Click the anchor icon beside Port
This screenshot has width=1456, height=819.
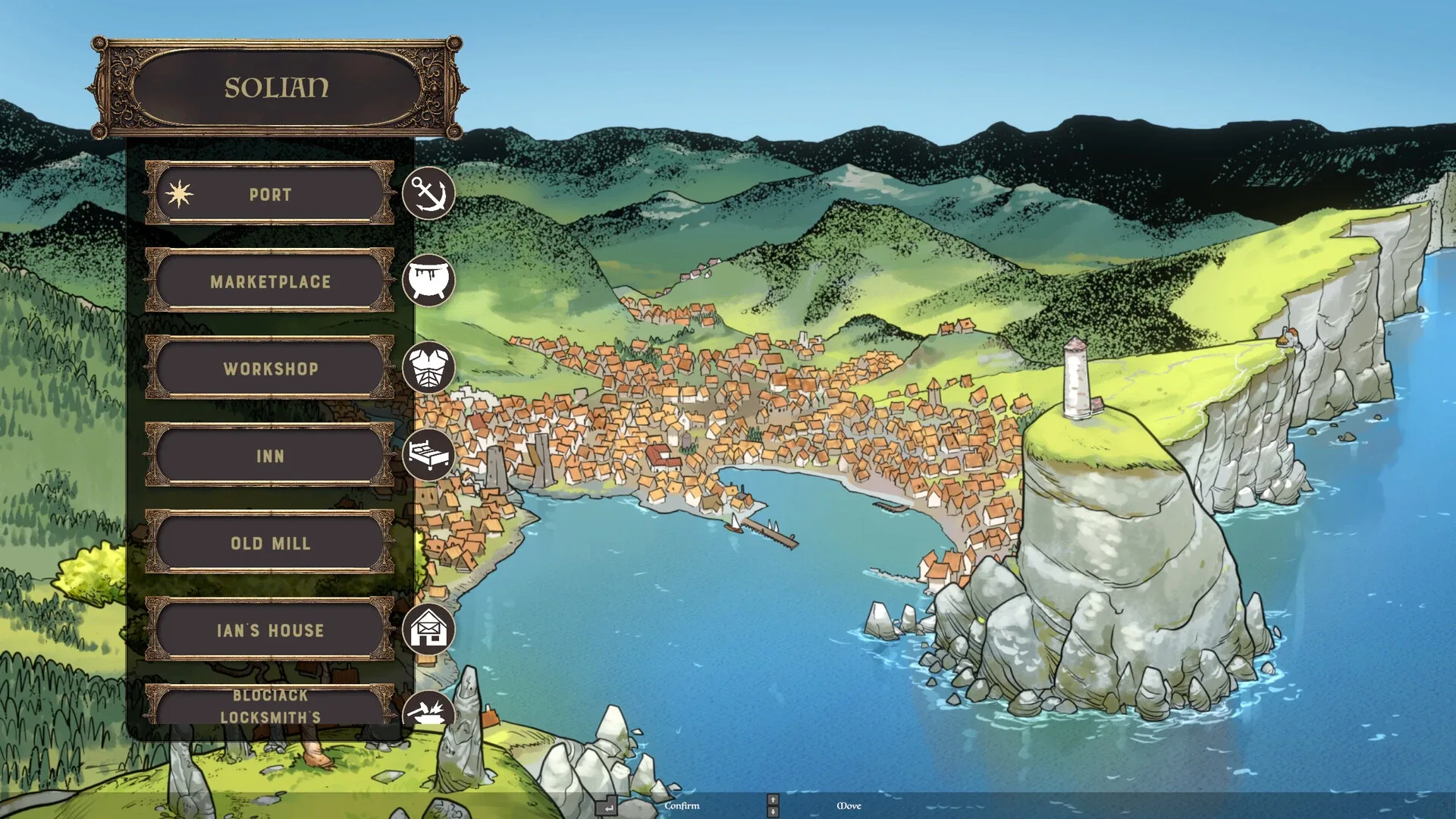428,194
